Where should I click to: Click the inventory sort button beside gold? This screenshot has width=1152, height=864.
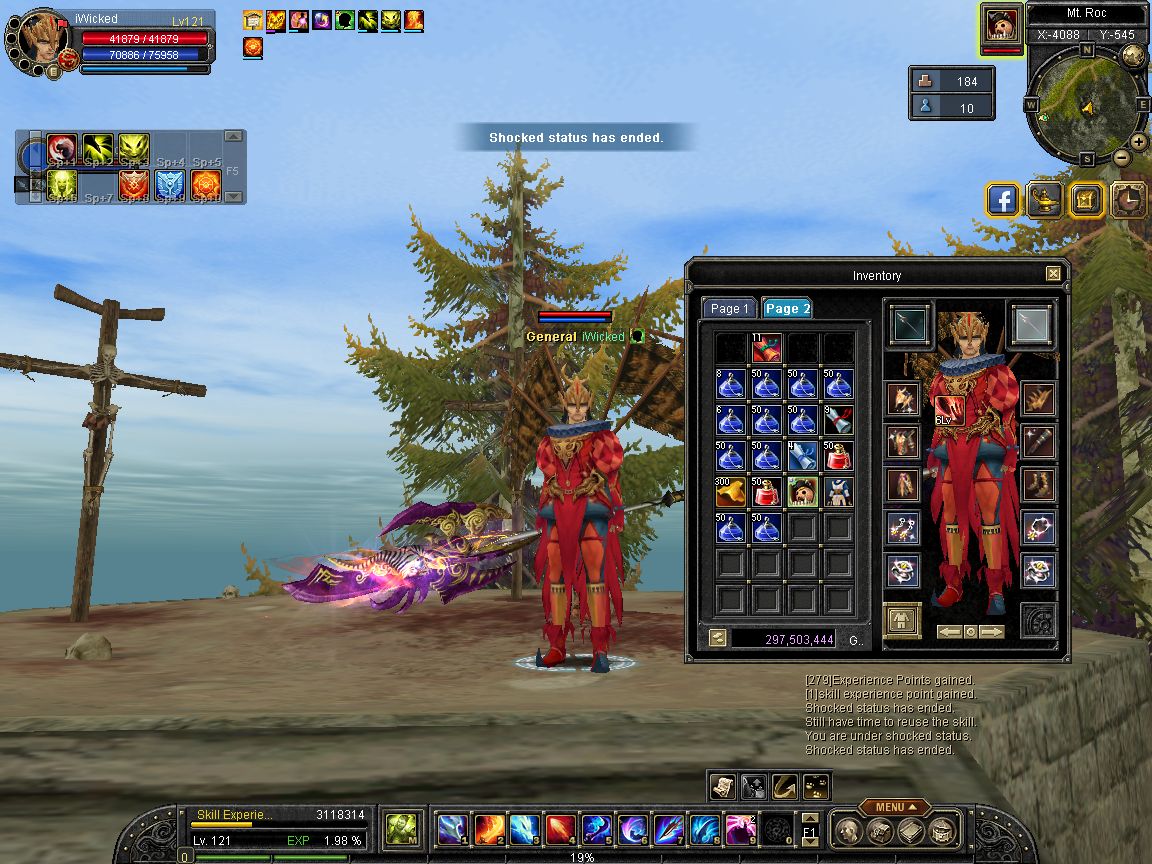pos(717,638)
